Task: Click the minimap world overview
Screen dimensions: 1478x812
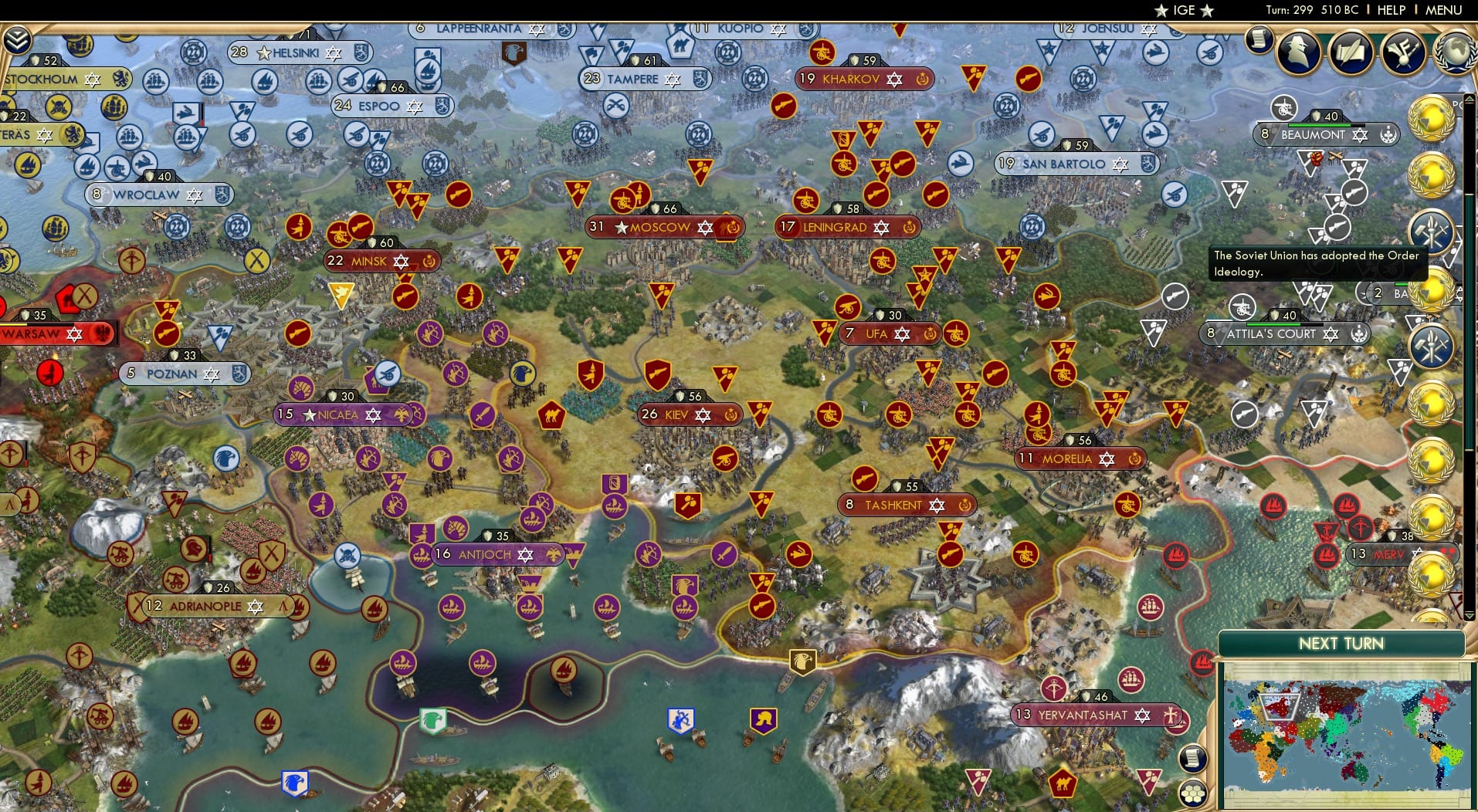Action: click(x=1347, y=733)
